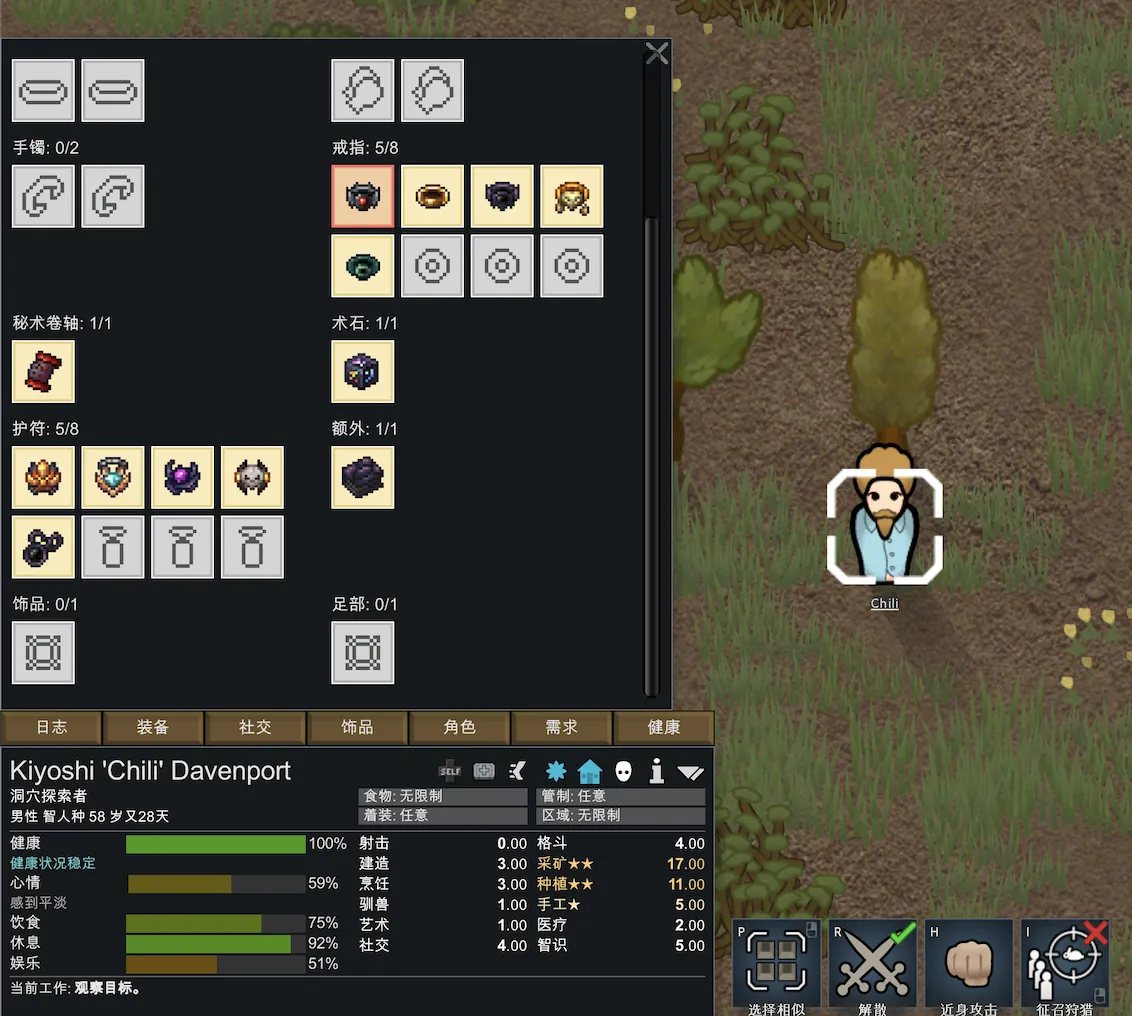Screen dimensions: 1132x1016
Task: Select the plain gold band ring
Action: coord(432,196)
